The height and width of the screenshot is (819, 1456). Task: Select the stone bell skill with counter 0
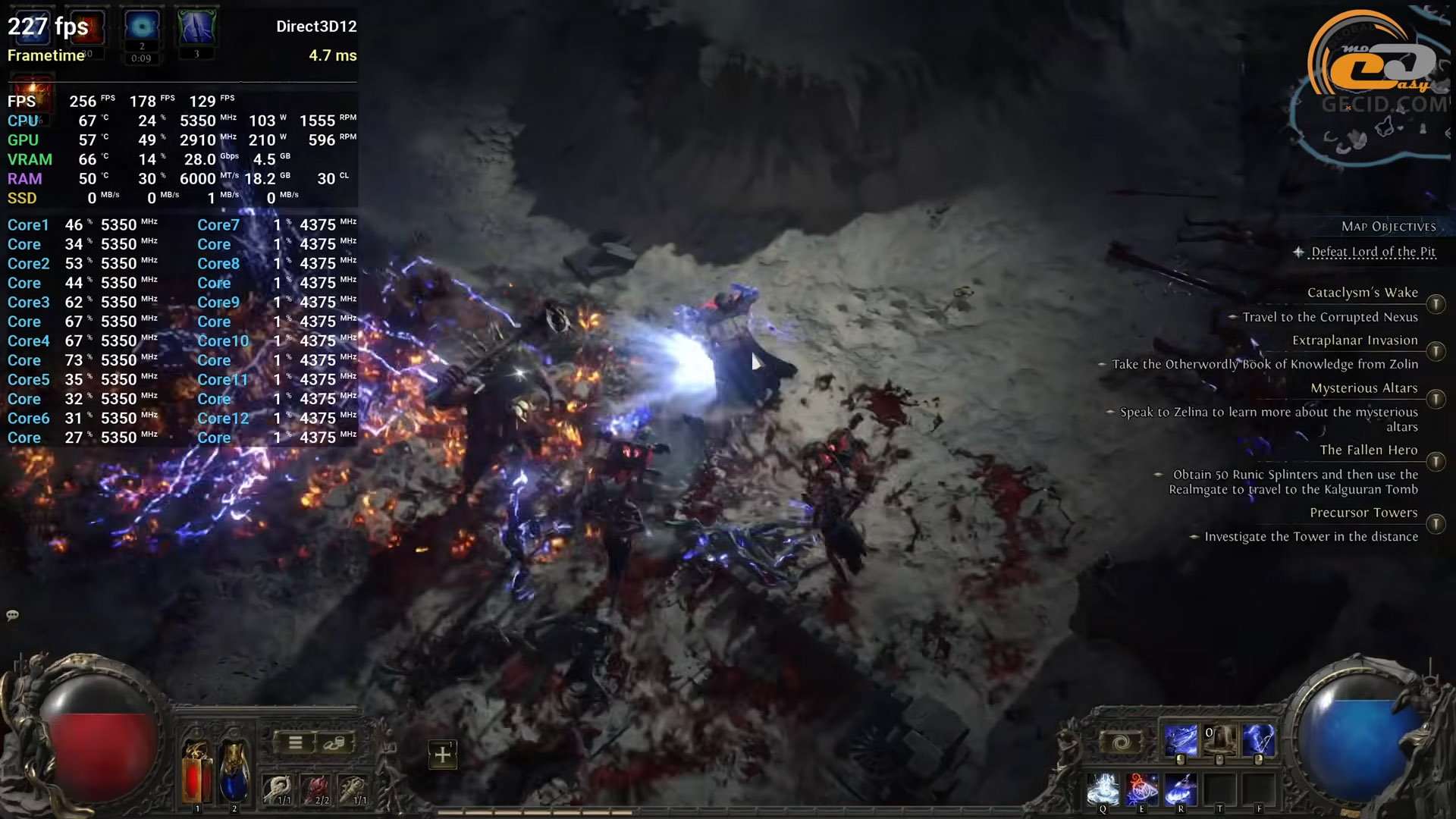[x=1219, y=740]
